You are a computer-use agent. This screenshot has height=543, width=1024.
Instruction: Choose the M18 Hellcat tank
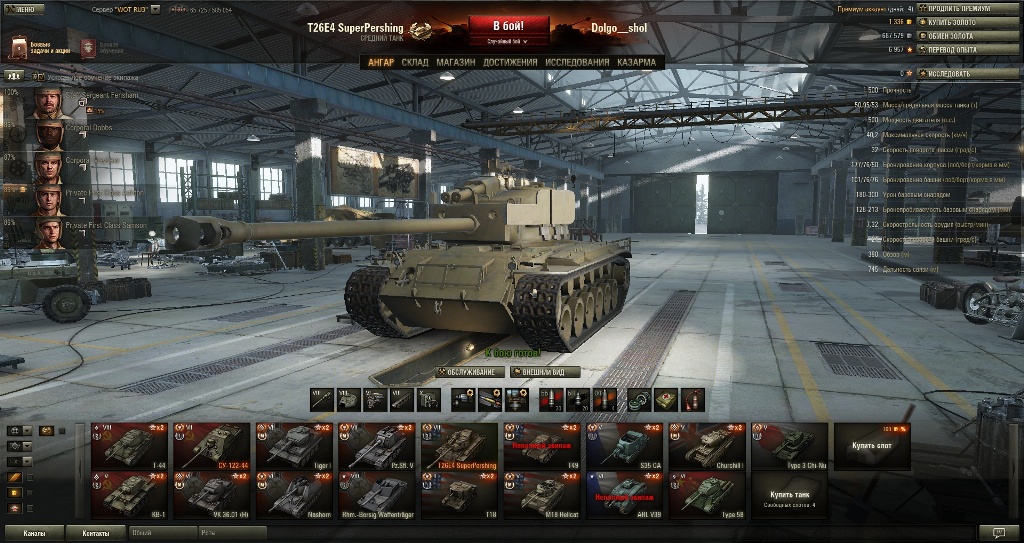[x=542, y=494]
